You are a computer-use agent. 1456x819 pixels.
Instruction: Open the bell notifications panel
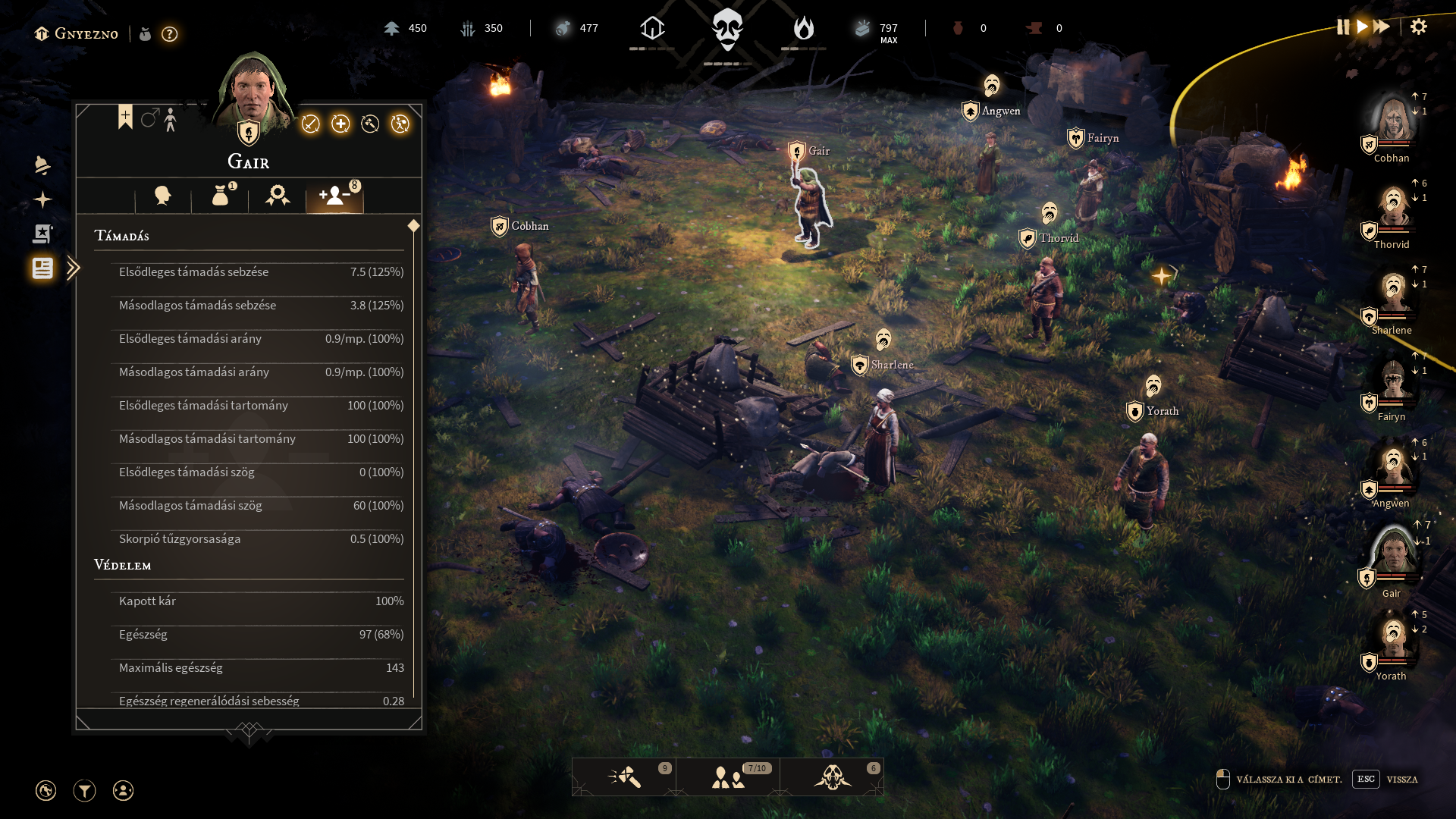42,165
